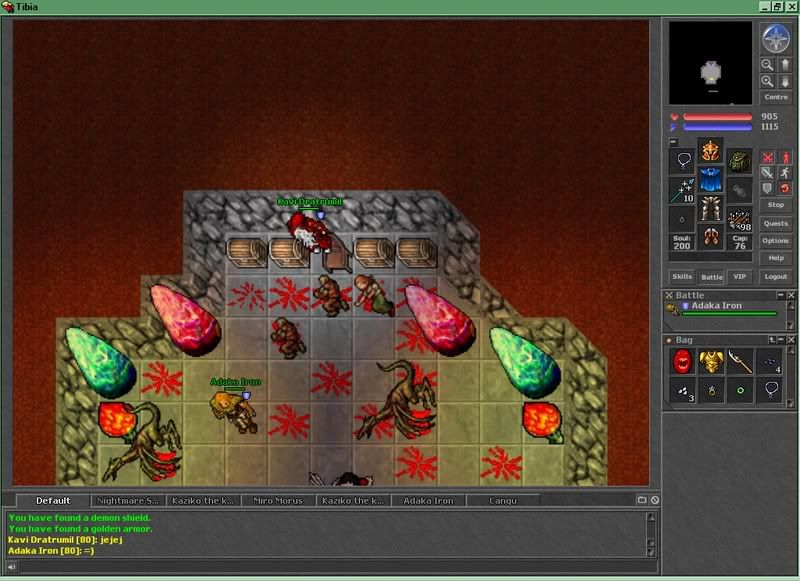Log out with the Logout button
Viewport: 800px width, 581px height.
tap(776, 277)
